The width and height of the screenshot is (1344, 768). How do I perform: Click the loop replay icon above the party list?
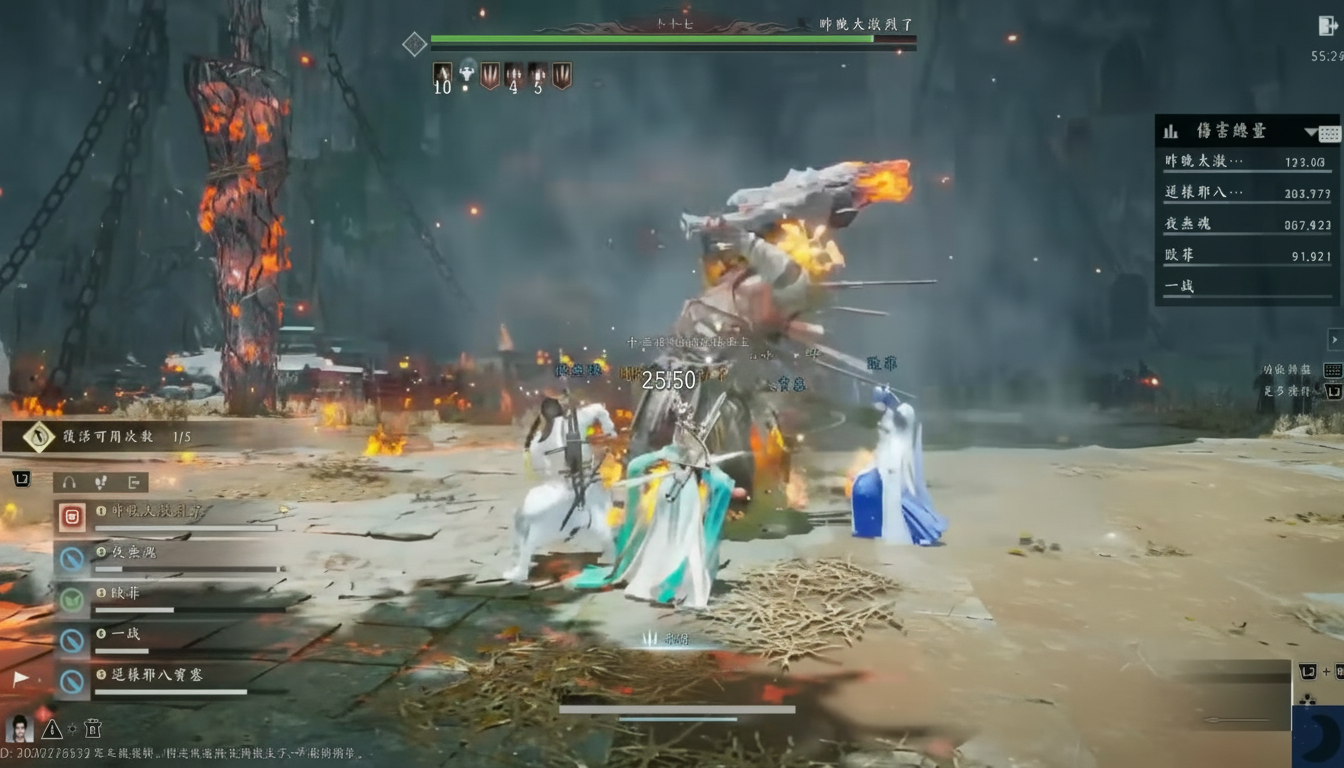22,477
